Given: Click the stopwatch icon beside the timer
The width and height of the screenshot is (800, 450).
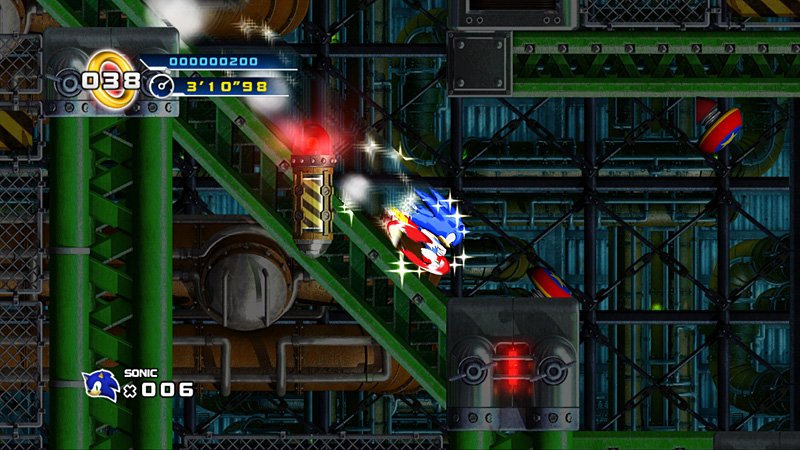Looking at the screenshot, I should click(161, 86).
